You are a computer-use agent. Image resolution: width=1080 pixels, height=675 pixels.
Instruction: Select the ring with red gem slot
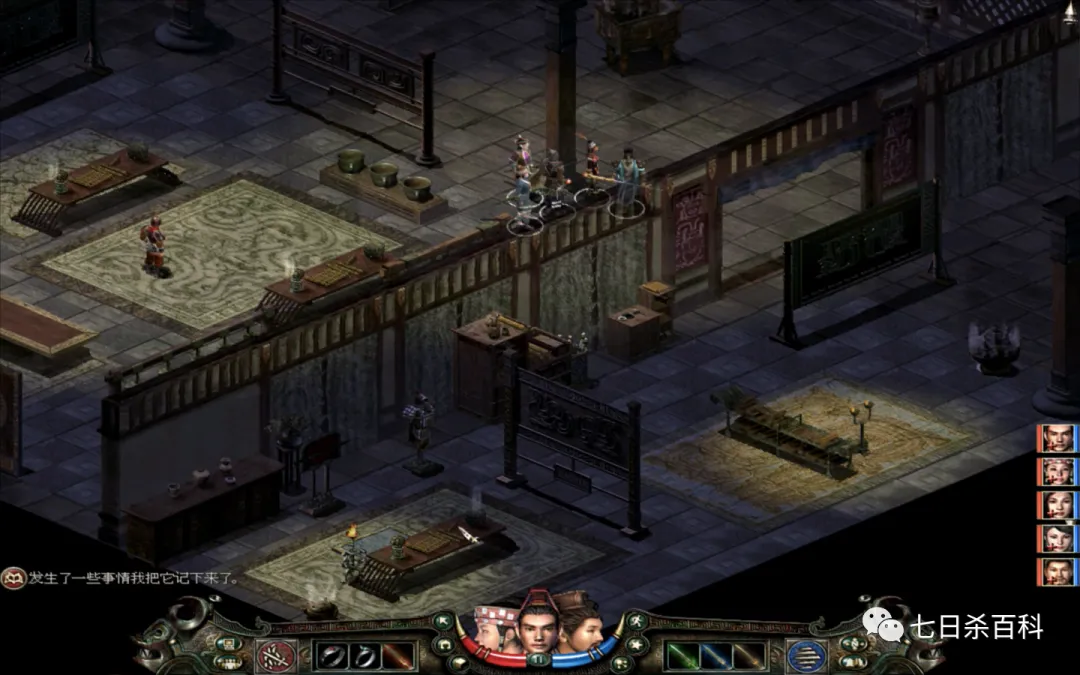pyautogui.click(x=333, y=656)
